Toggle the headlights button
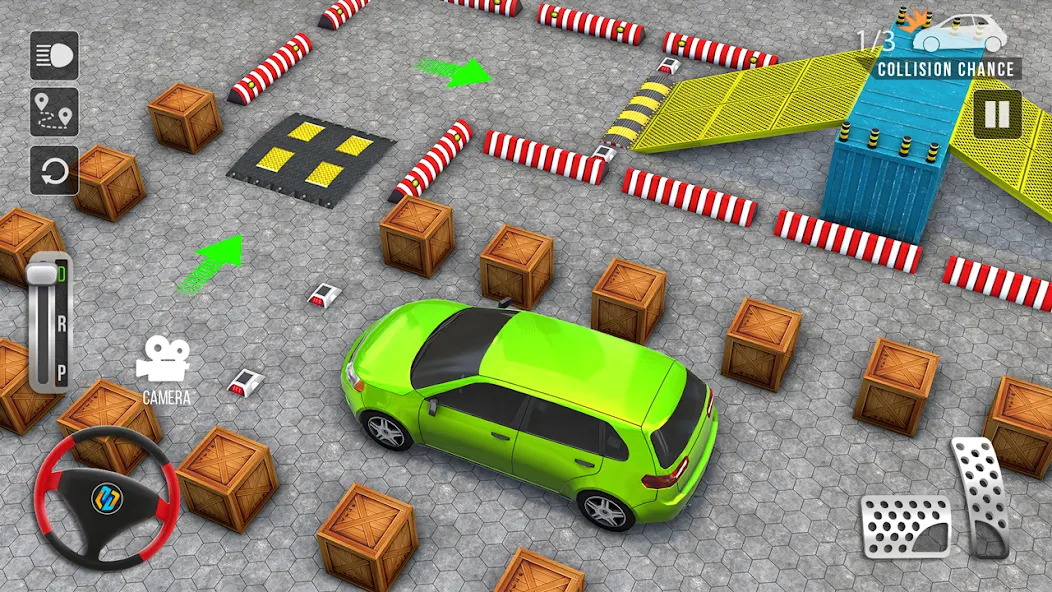 54,55
